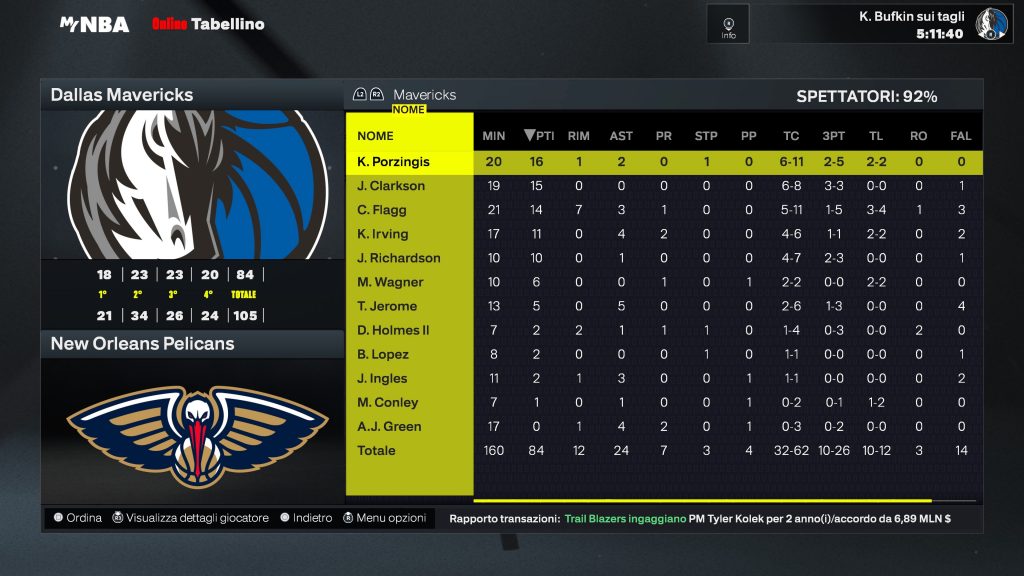1024x576 pixels.
Task: Select J. Richardson row
Action: point(396,258)
